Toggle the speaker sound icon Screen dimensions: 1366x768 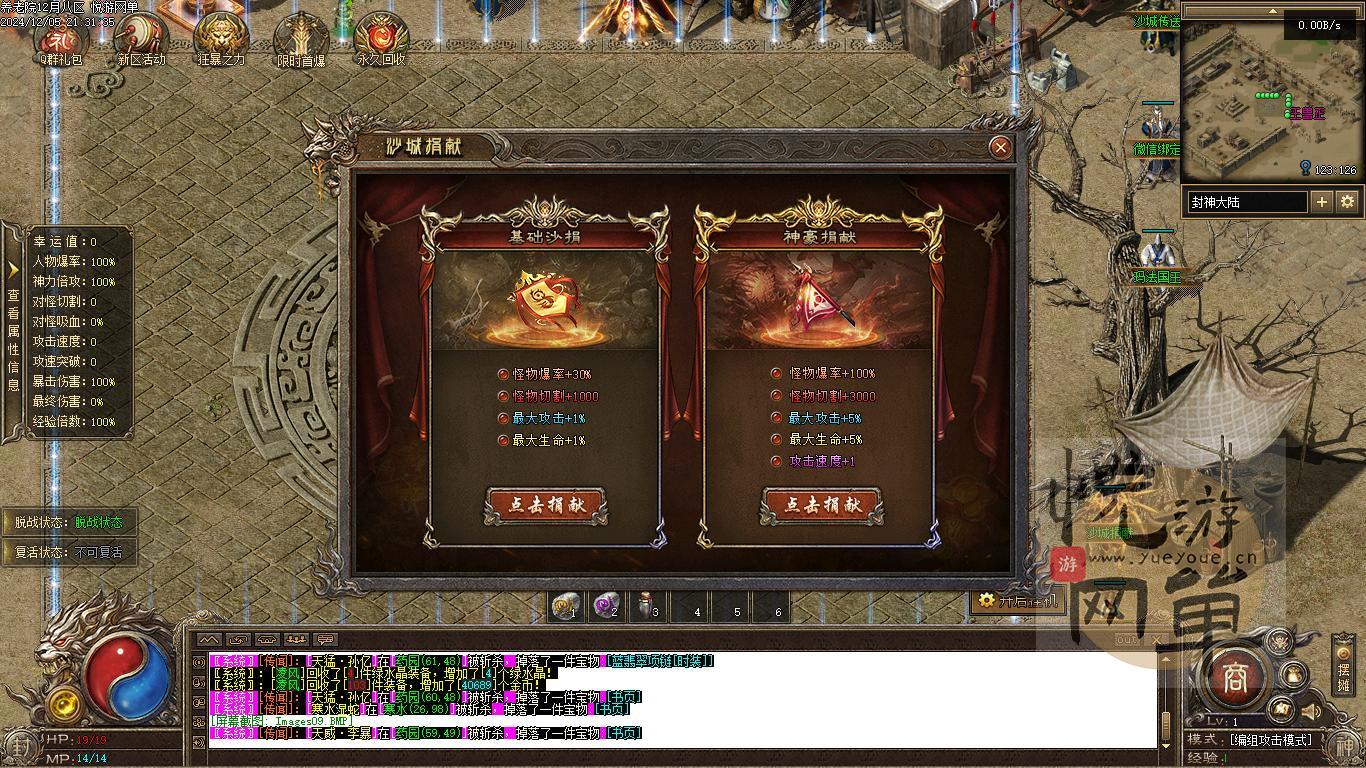[1311, 711]
